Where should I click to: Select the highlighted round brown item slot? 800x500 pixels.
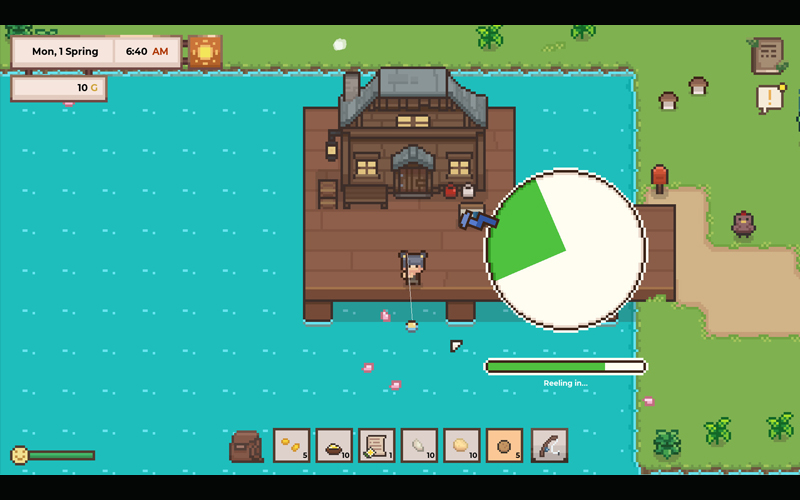(506, 445)
